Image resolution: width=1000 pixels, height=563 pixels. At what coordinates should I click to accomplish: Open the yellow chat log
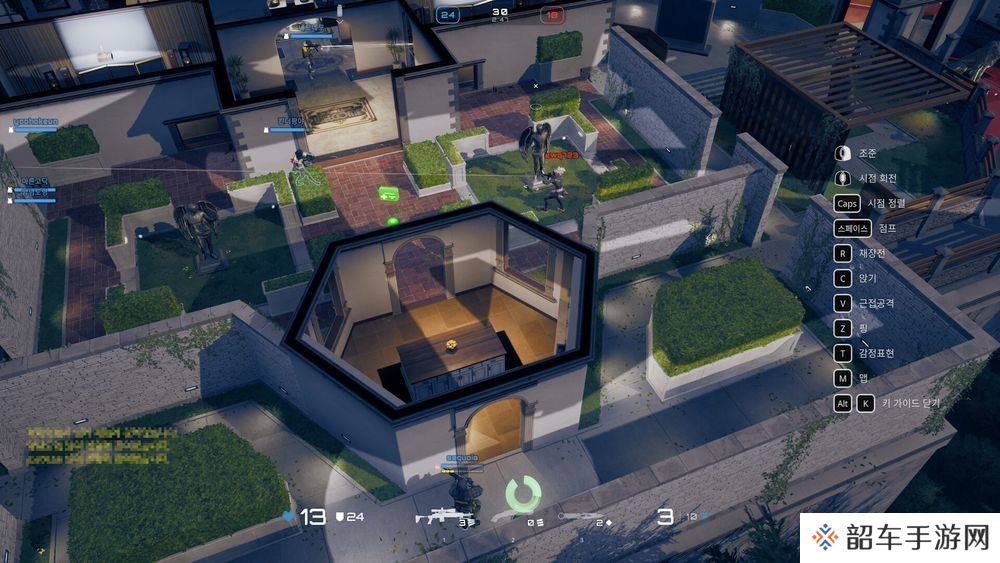[95, 445]
